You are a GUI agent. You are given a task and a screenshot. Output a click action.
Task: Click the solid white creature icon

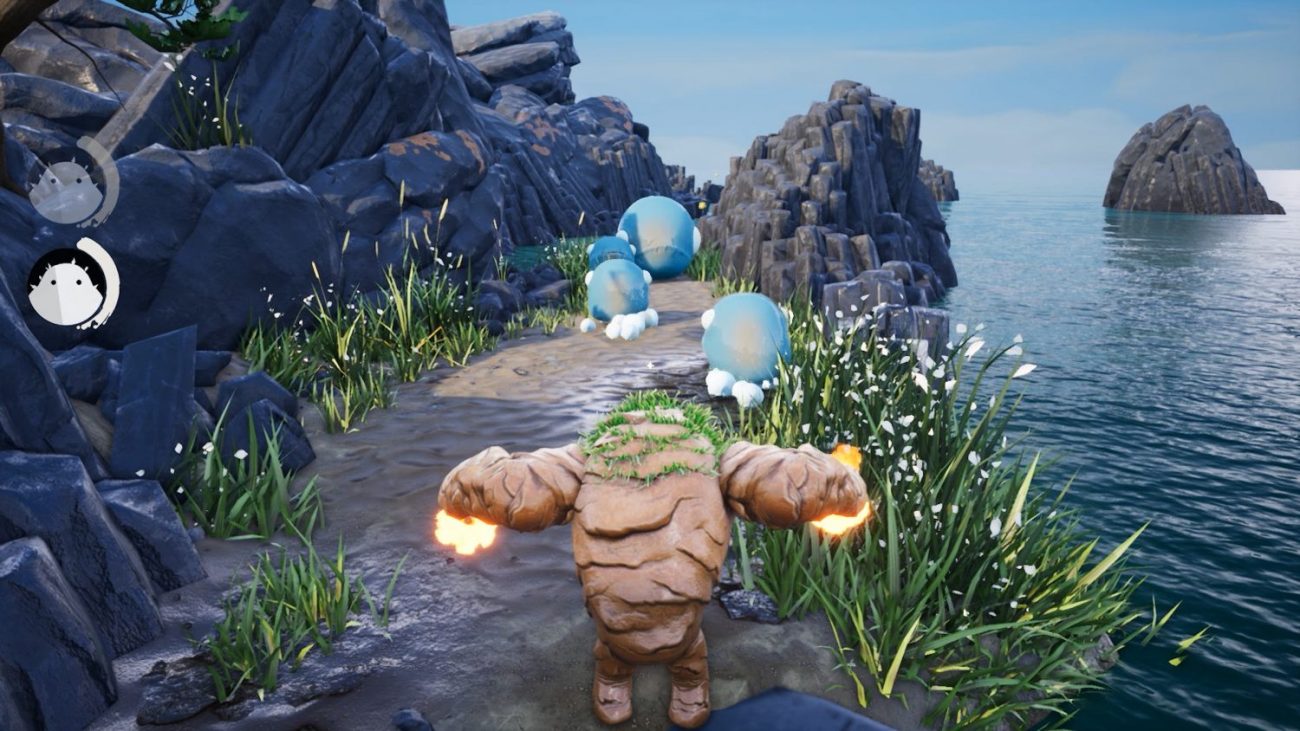tap(70, 285)
